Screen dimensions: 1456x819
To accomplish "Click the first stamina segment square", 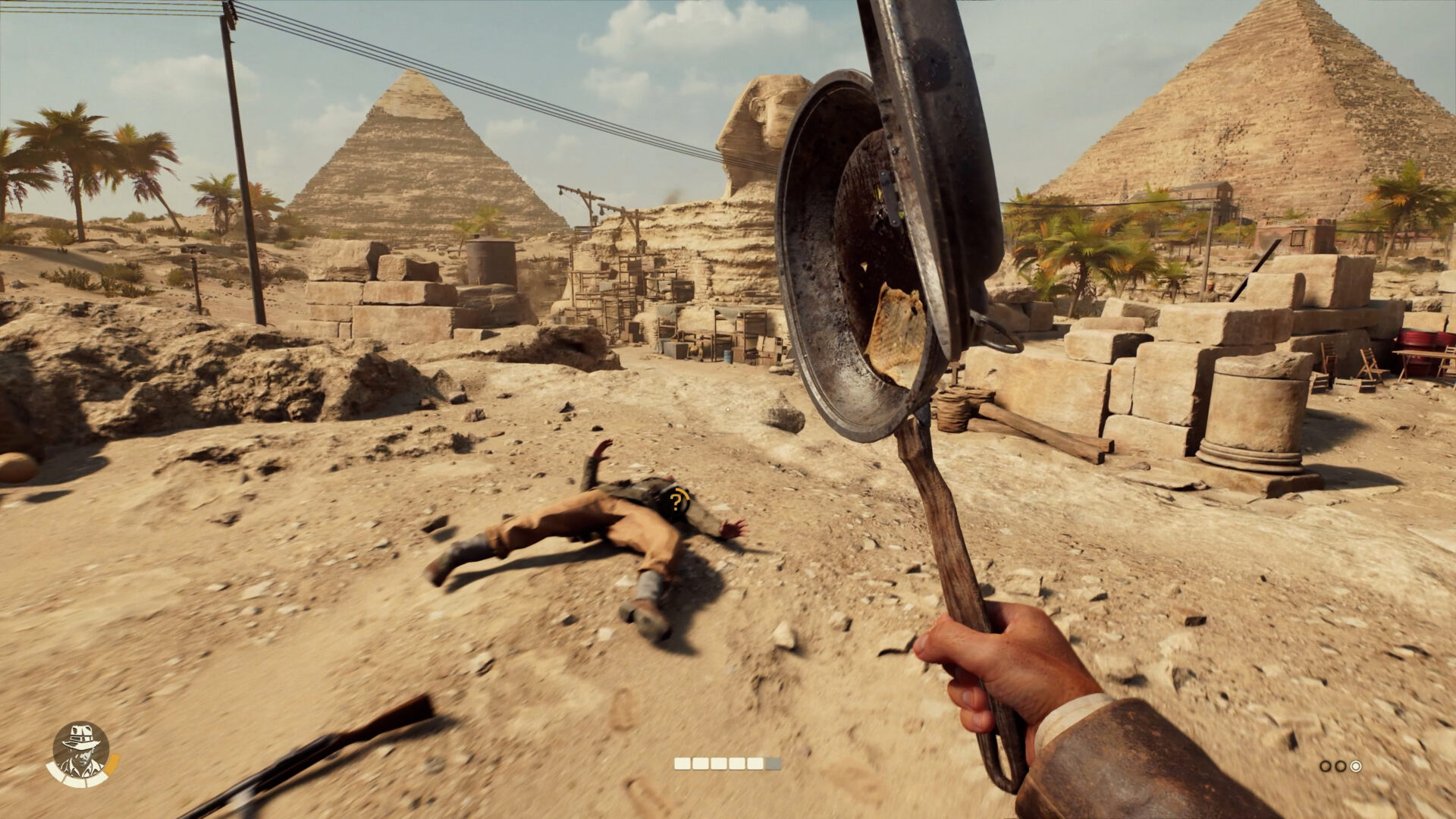I will pyautogui.click(x=682, y=763).
